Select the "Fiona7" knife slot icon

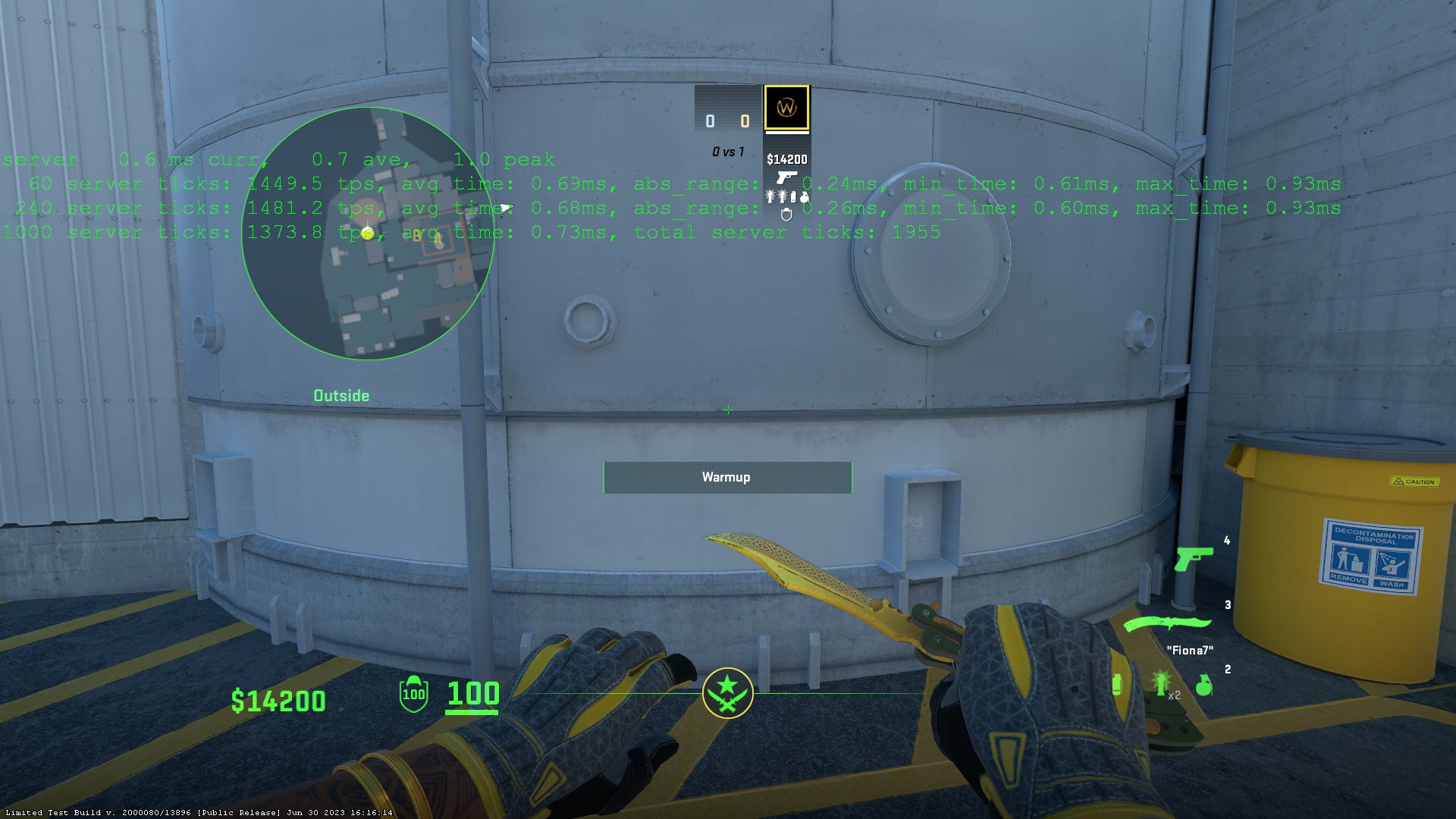[1166, 623]
